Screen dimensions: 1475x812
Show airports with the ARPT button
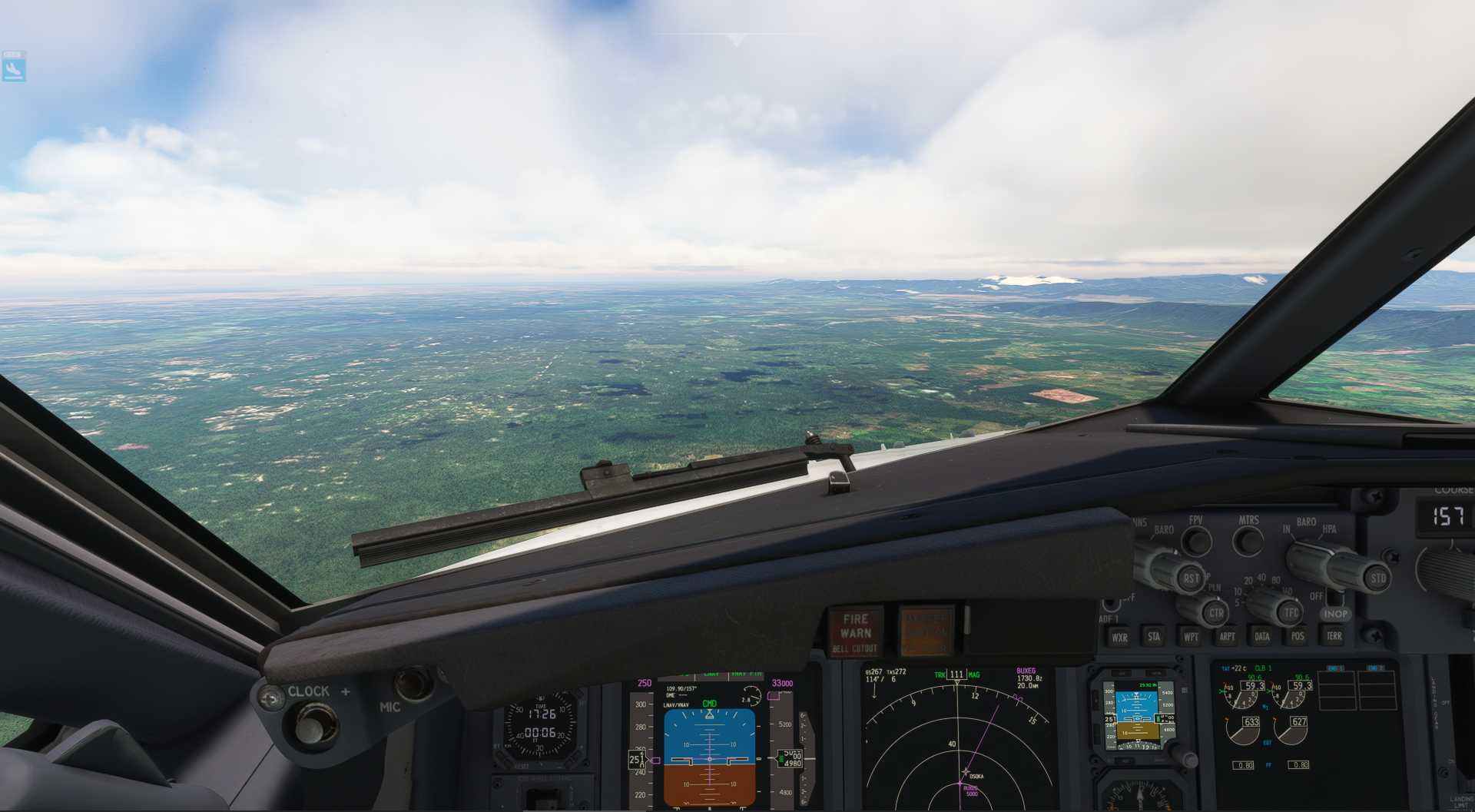(x=1227, y=636)
